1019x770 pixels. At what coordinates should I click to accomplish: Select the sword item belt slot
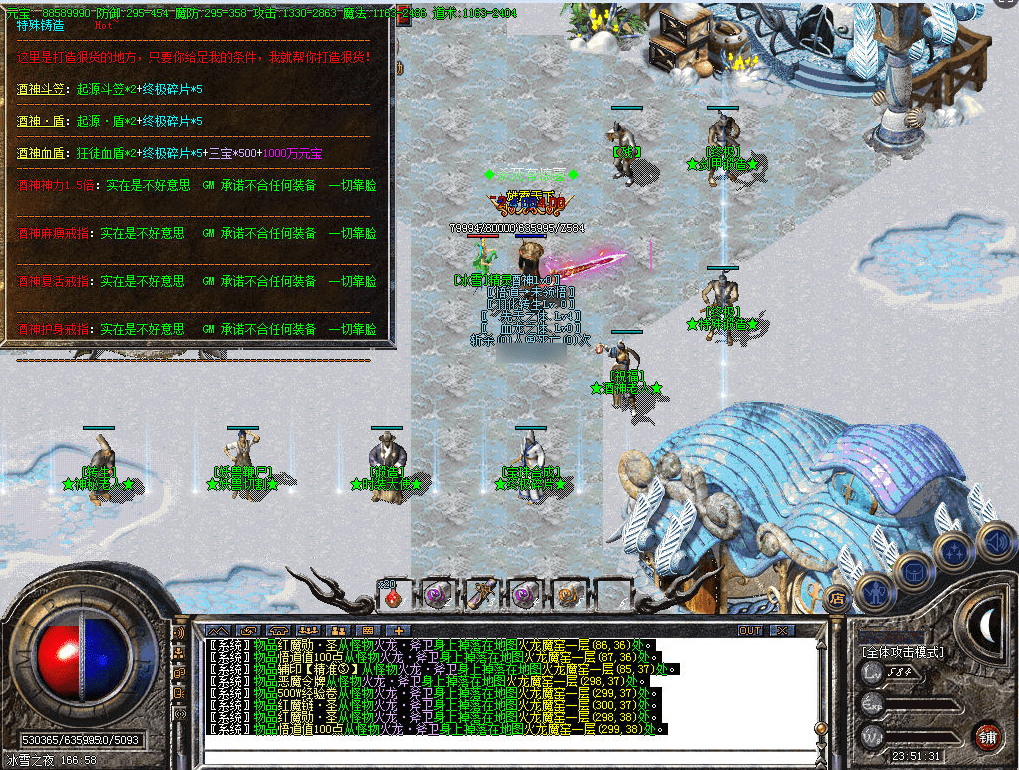pos(481,595)
